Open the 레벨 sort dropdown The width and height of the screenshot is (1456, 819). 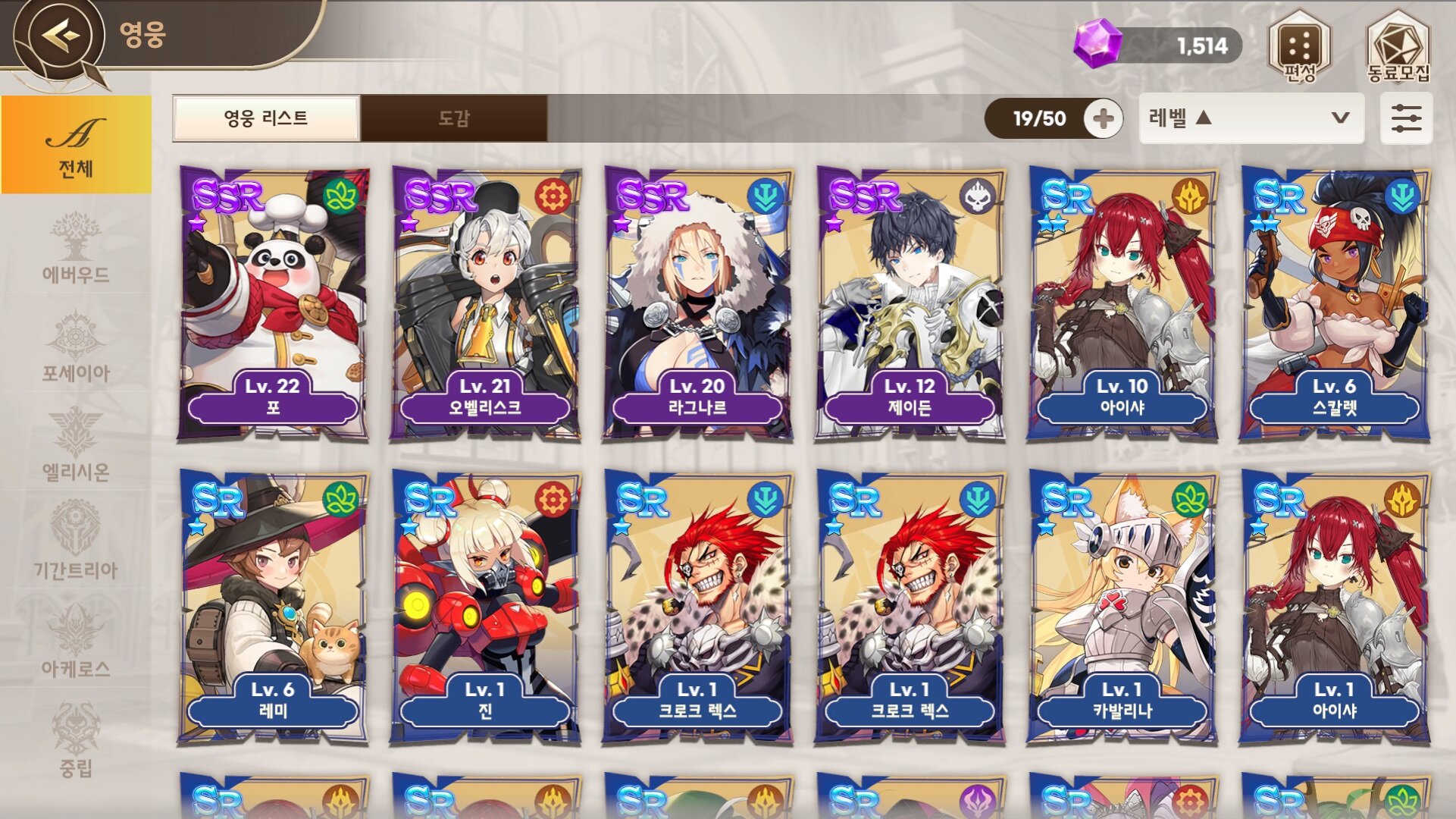click(1251, 118)
